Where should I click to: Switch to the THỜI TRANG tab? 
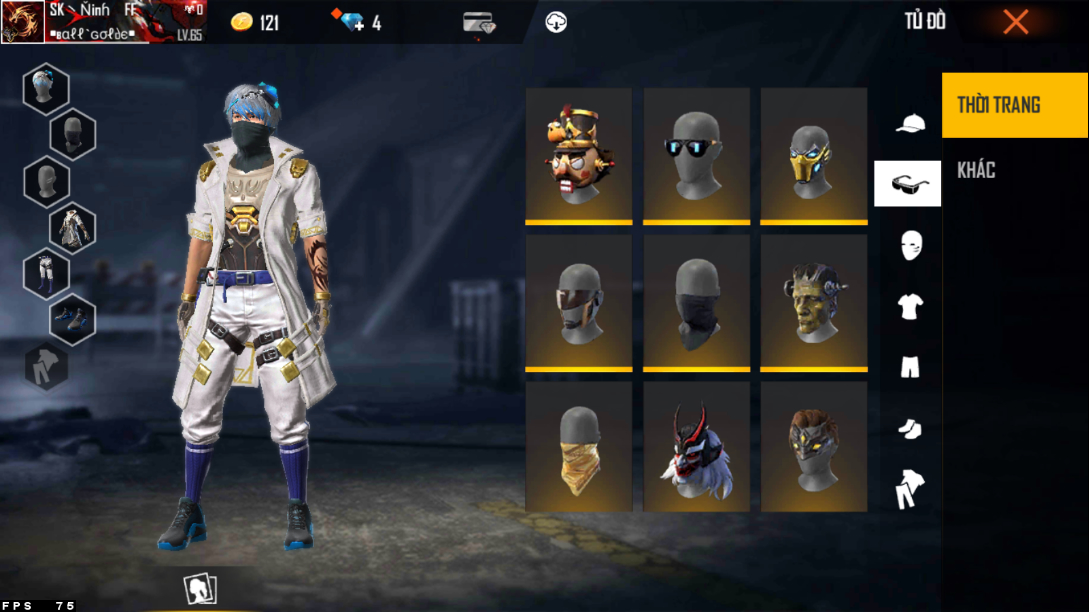(x=1014, y=105)
